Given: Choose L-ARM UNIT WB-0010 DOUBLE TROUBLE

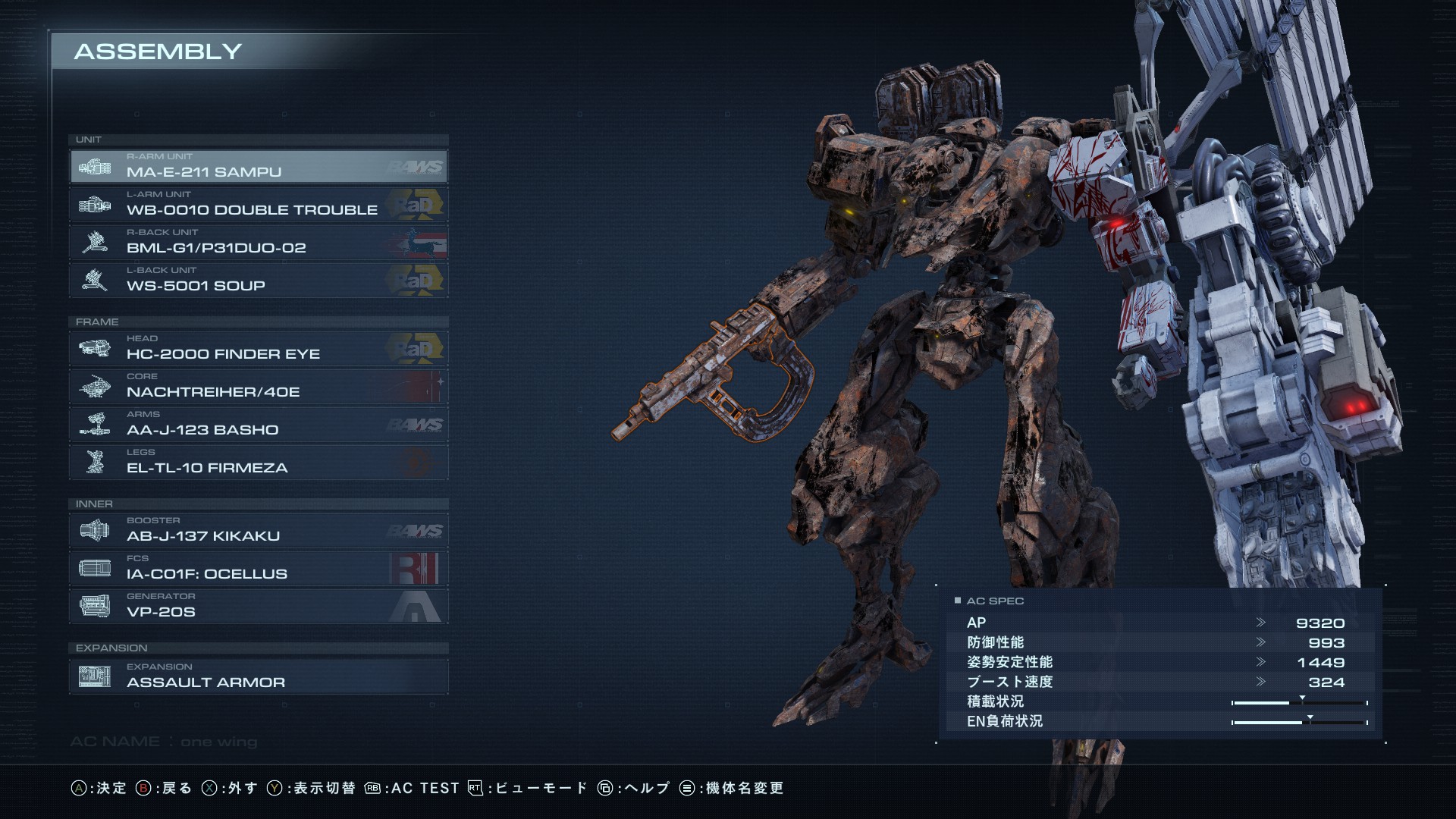Looking at the screenshot, I should tap(258, 205).
